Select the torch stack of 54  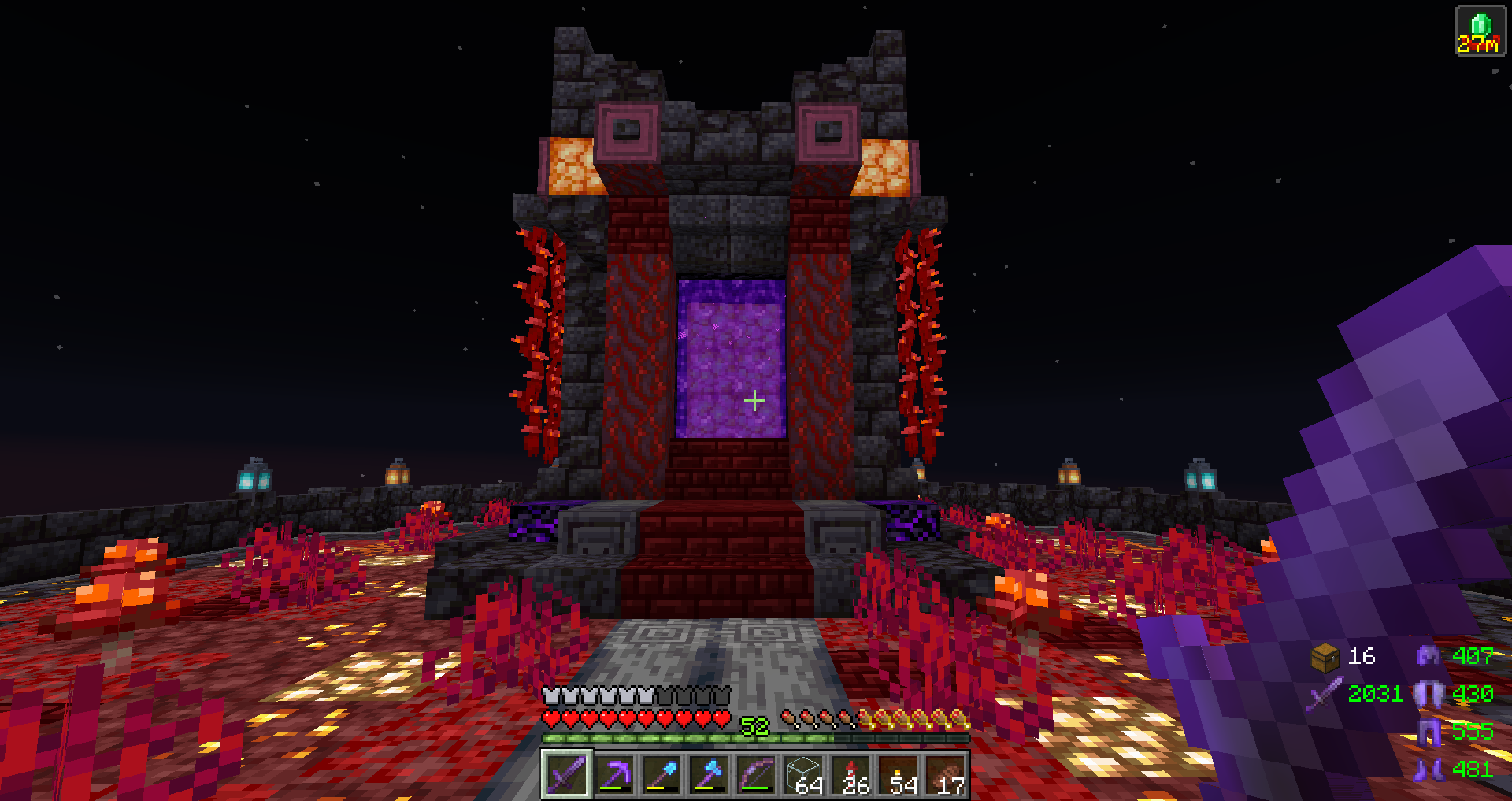point(900,775)
